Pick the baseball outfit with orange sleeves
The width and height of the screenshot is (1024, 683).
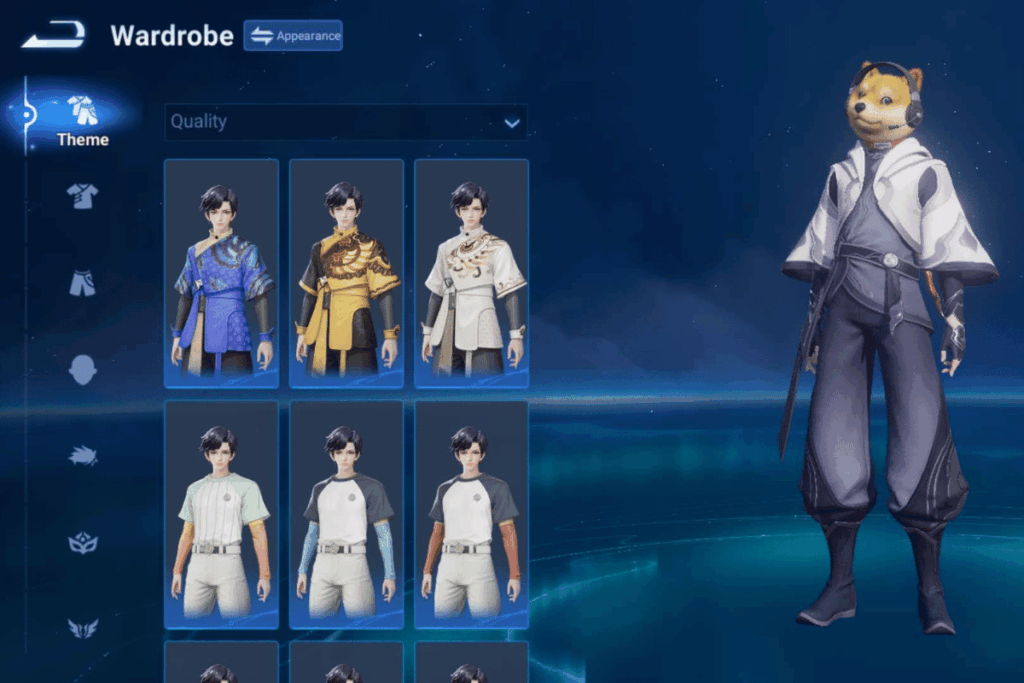click(471, 515)
